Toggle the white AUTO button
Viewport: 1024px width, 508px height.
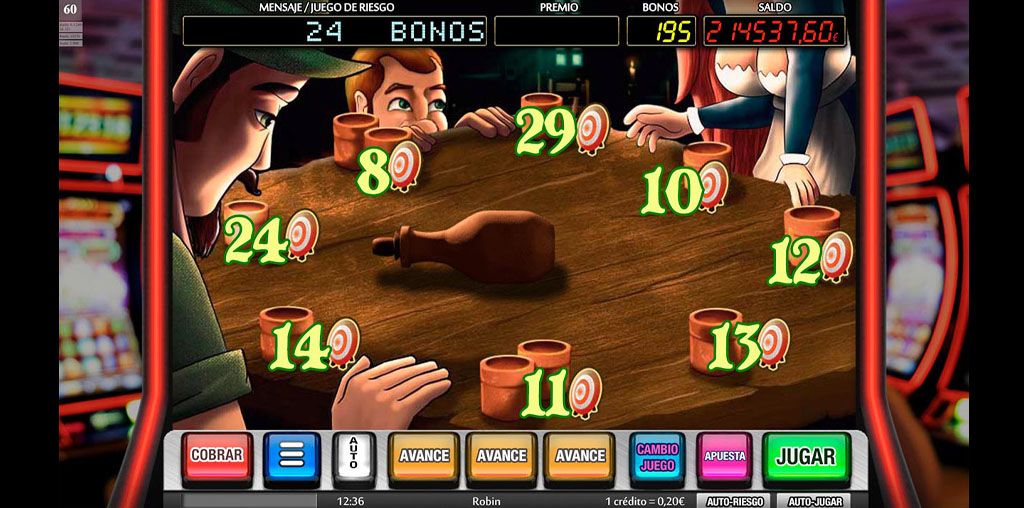(x=354, y=456)
